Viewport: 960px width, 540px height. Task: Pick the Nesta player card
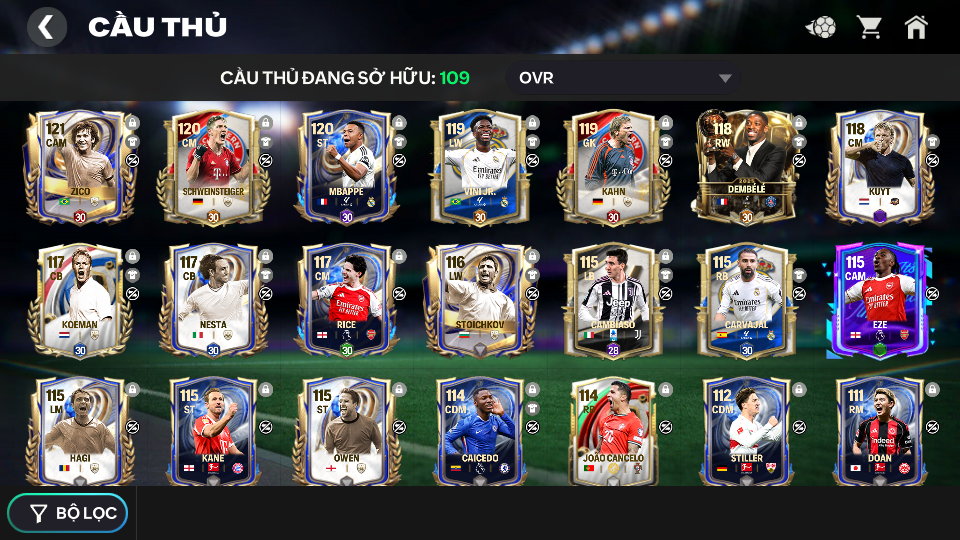212,300
